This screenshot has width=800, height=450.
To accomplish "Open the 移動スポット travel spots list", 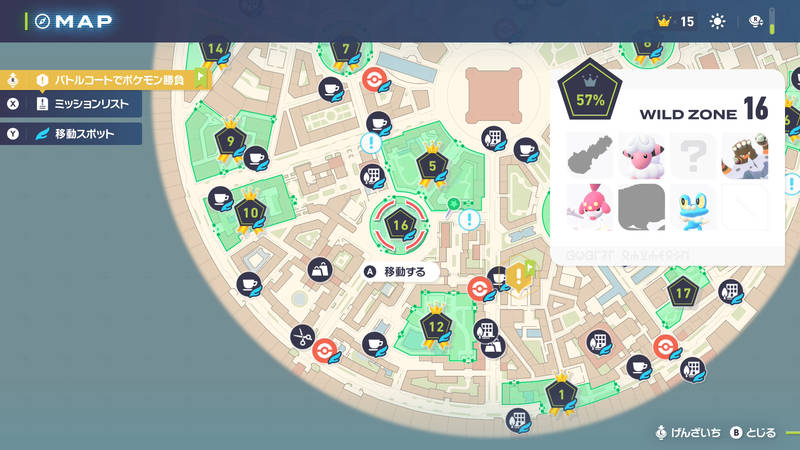I will pos(76,133).
